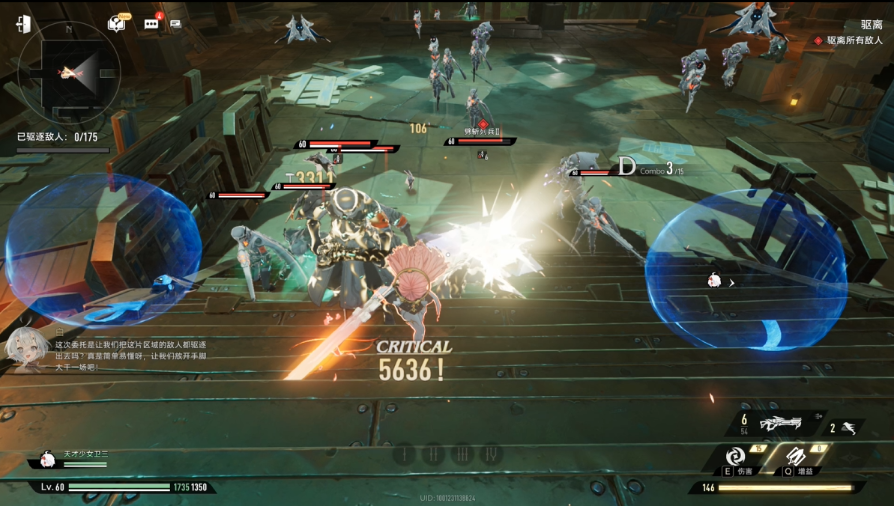Open the circular minimap
Image resolution: width=894 pixels, height=506 pixels.
[x=69, y=71]
